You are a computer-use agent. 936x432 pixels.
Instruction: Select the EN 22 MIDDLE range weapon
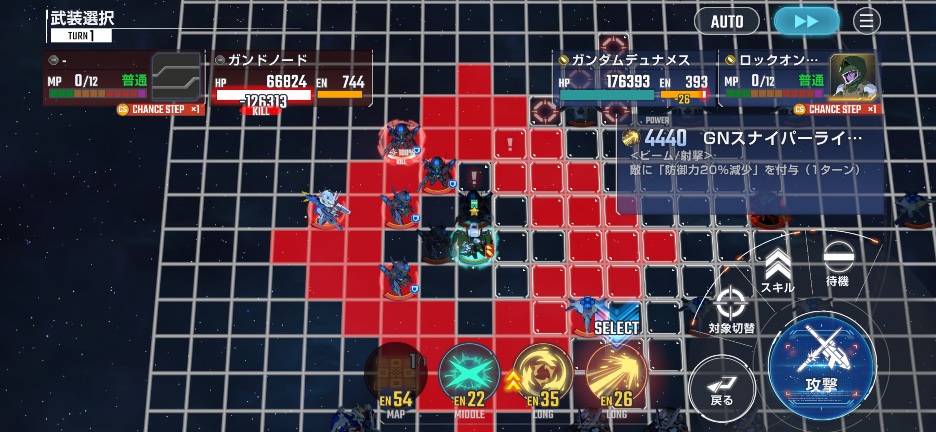click(469, 376)
